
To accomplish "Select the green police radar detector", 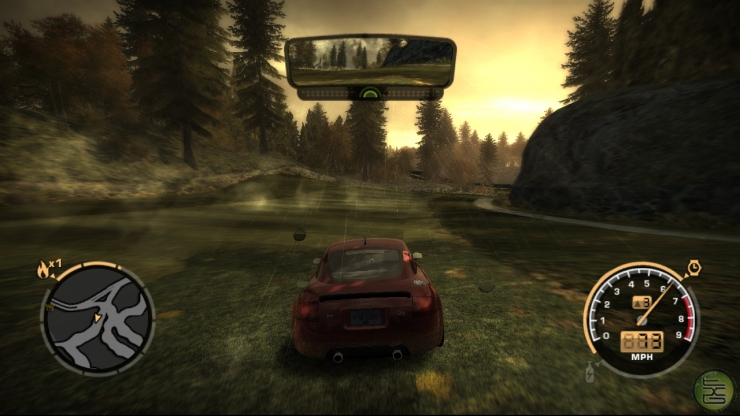I will click(370, 93).
